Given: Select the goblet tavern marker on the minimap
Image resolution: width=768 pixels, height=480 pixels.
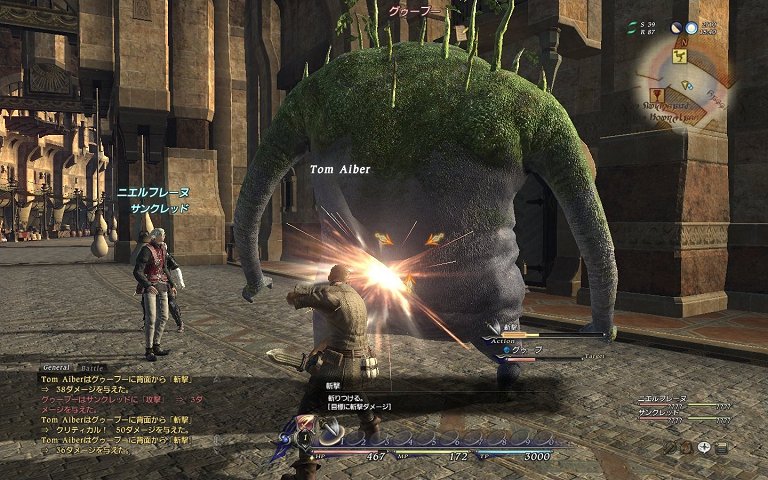Looking at the screenshot, I should [x=656, y=97].
